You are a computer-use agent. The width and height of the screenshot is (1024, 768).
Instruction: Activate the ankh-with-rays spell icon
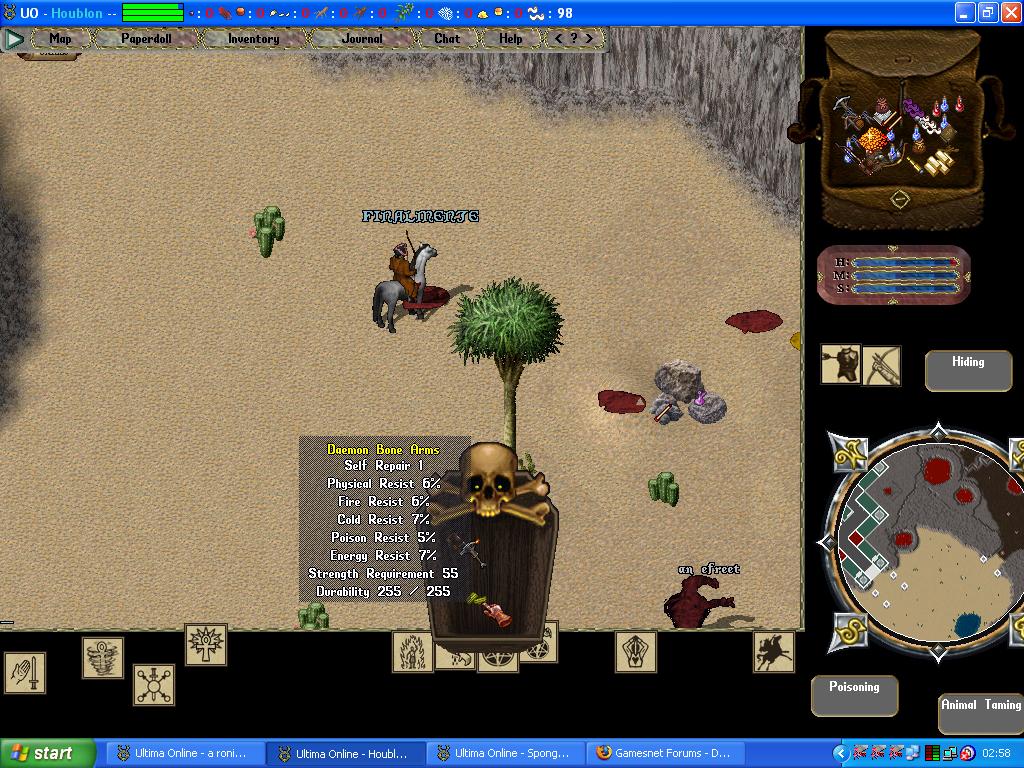click(205, 644)
